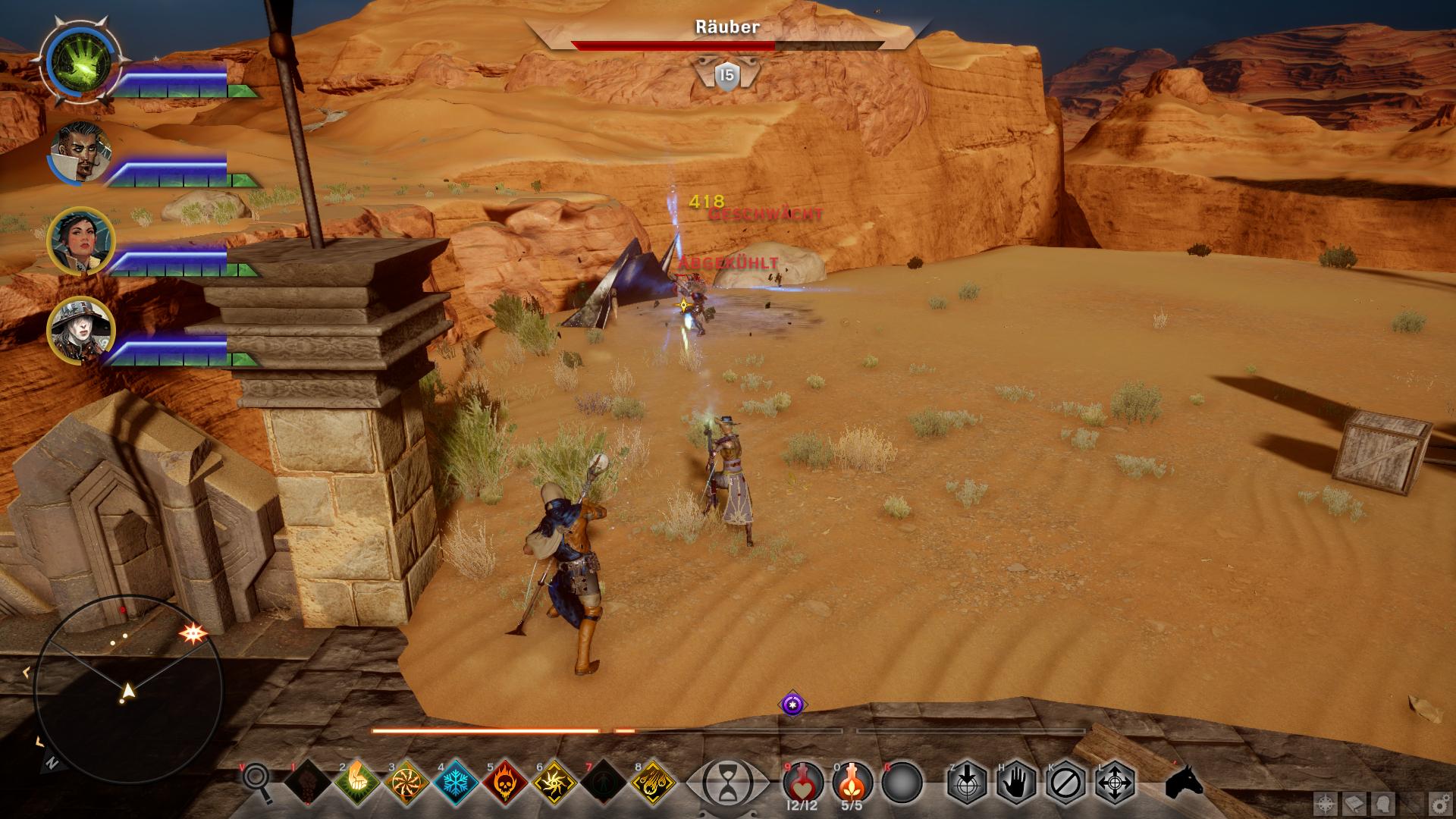
Task: Switch to Dorian's party portrait
Action: coord(80,151)
